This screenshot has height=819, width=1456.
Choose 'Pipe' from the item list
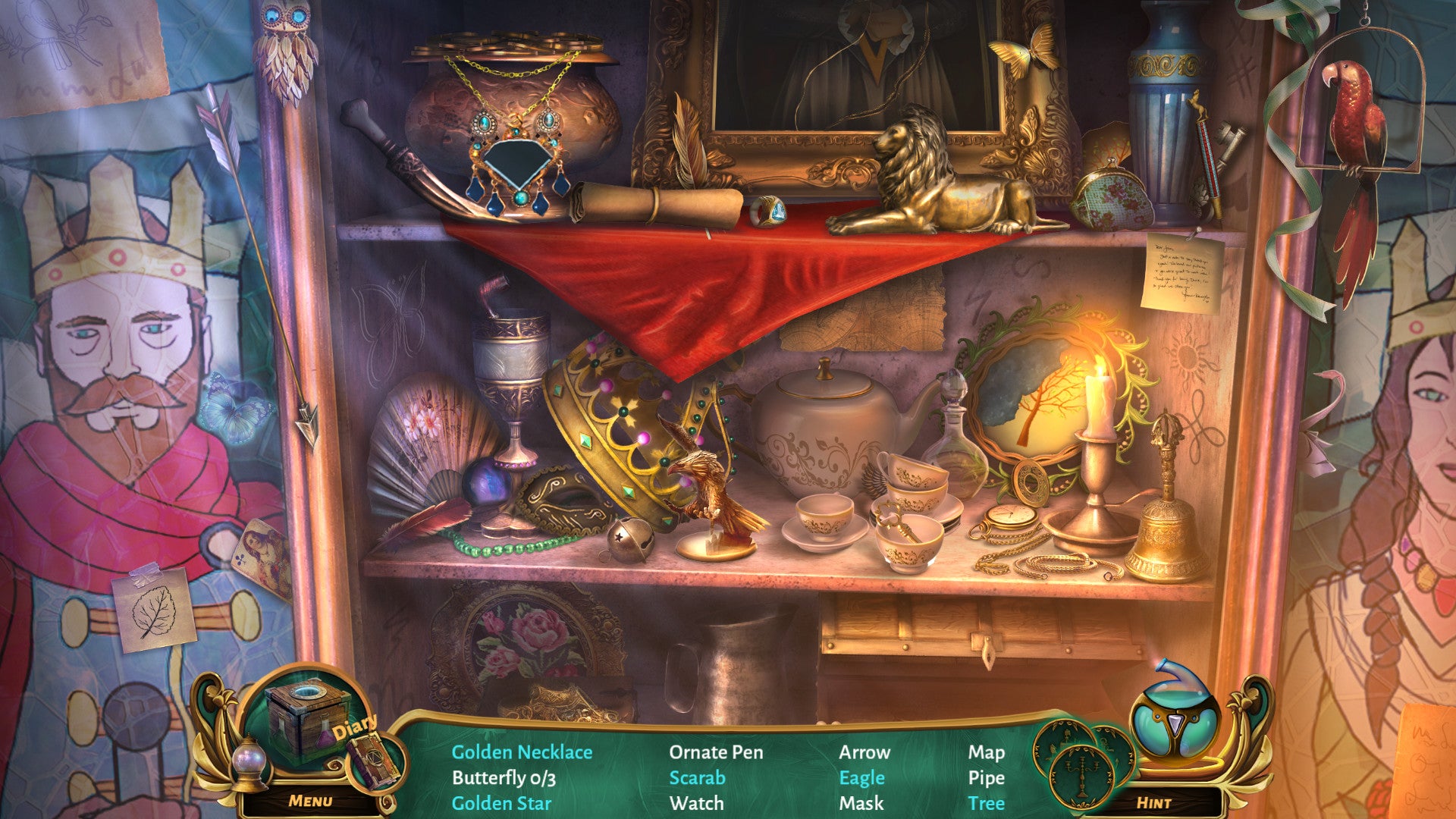[986, 778]
